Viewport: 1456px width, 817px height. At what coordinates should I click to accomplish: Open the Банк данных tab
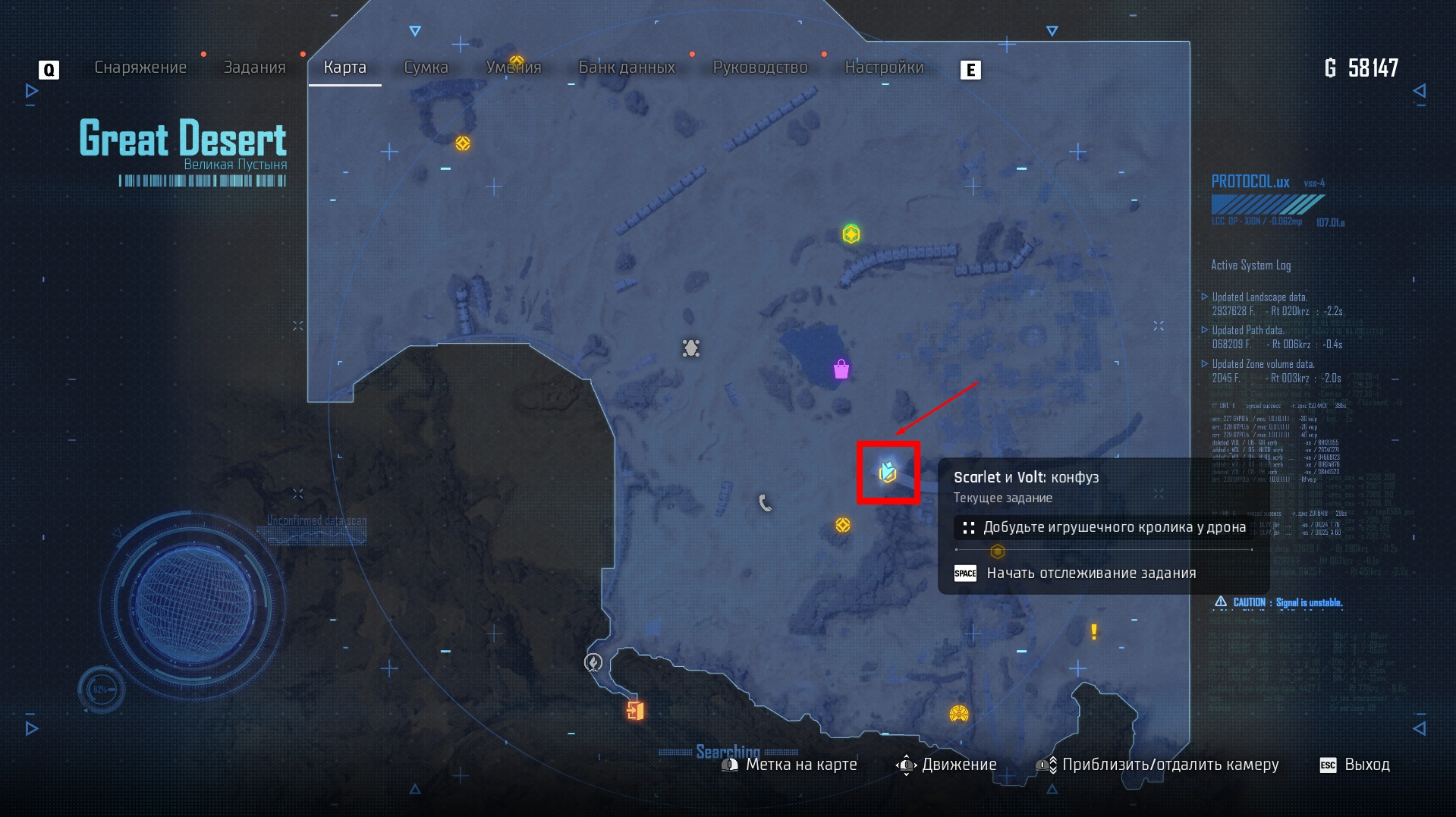point(627,68)
